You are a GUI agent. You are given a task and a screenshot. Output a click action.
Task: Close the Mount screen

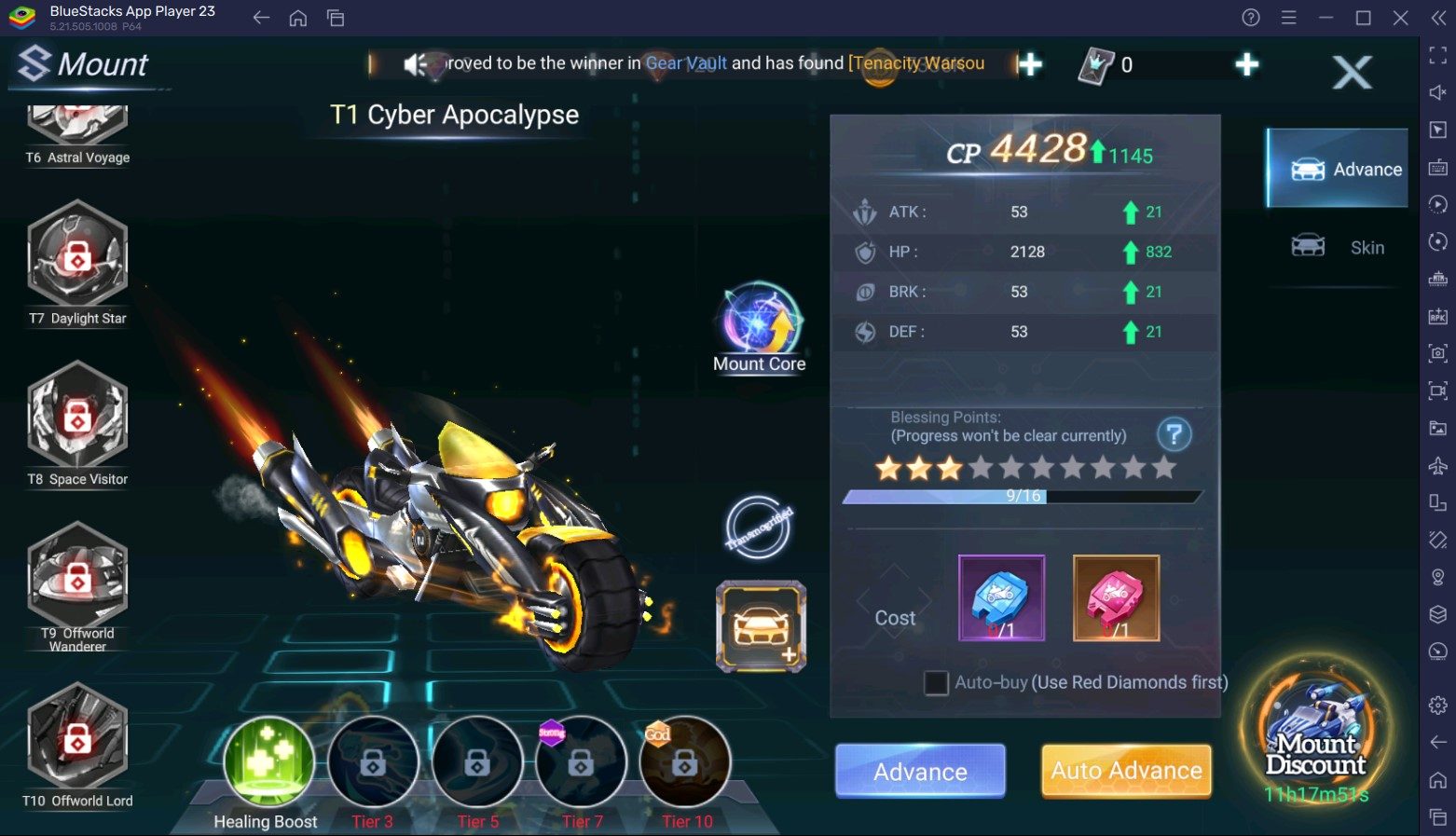[x=1352, y=72]
